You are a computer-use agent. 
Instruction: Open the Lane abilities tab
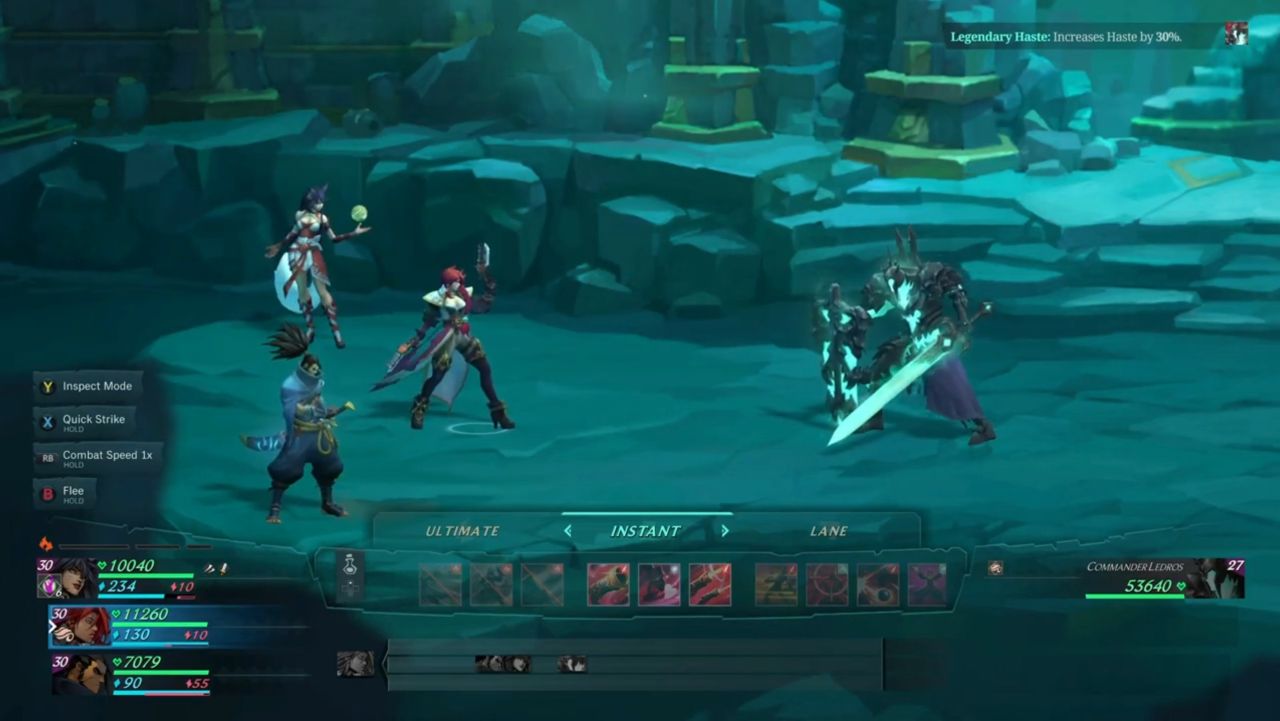(x=828, y=531)
